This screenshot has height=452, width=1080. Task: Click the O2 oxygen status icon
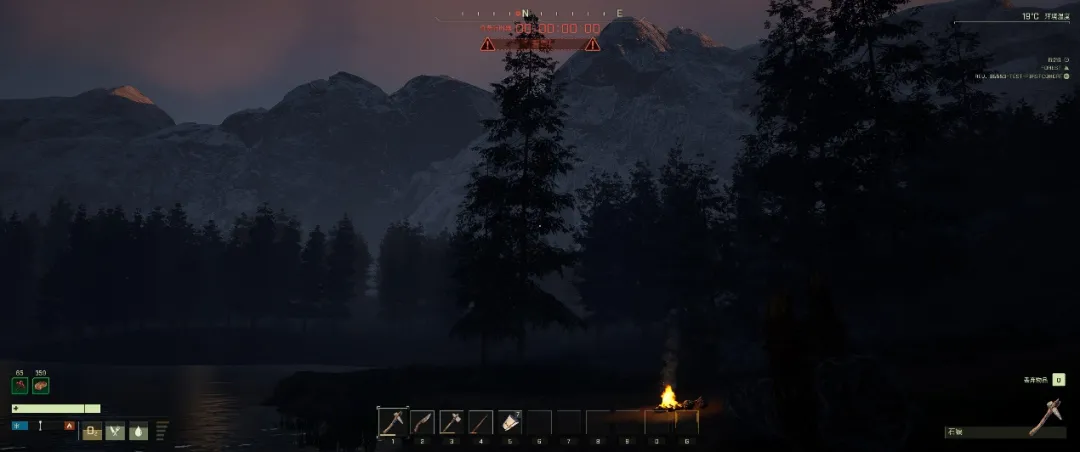pos(92,431)
